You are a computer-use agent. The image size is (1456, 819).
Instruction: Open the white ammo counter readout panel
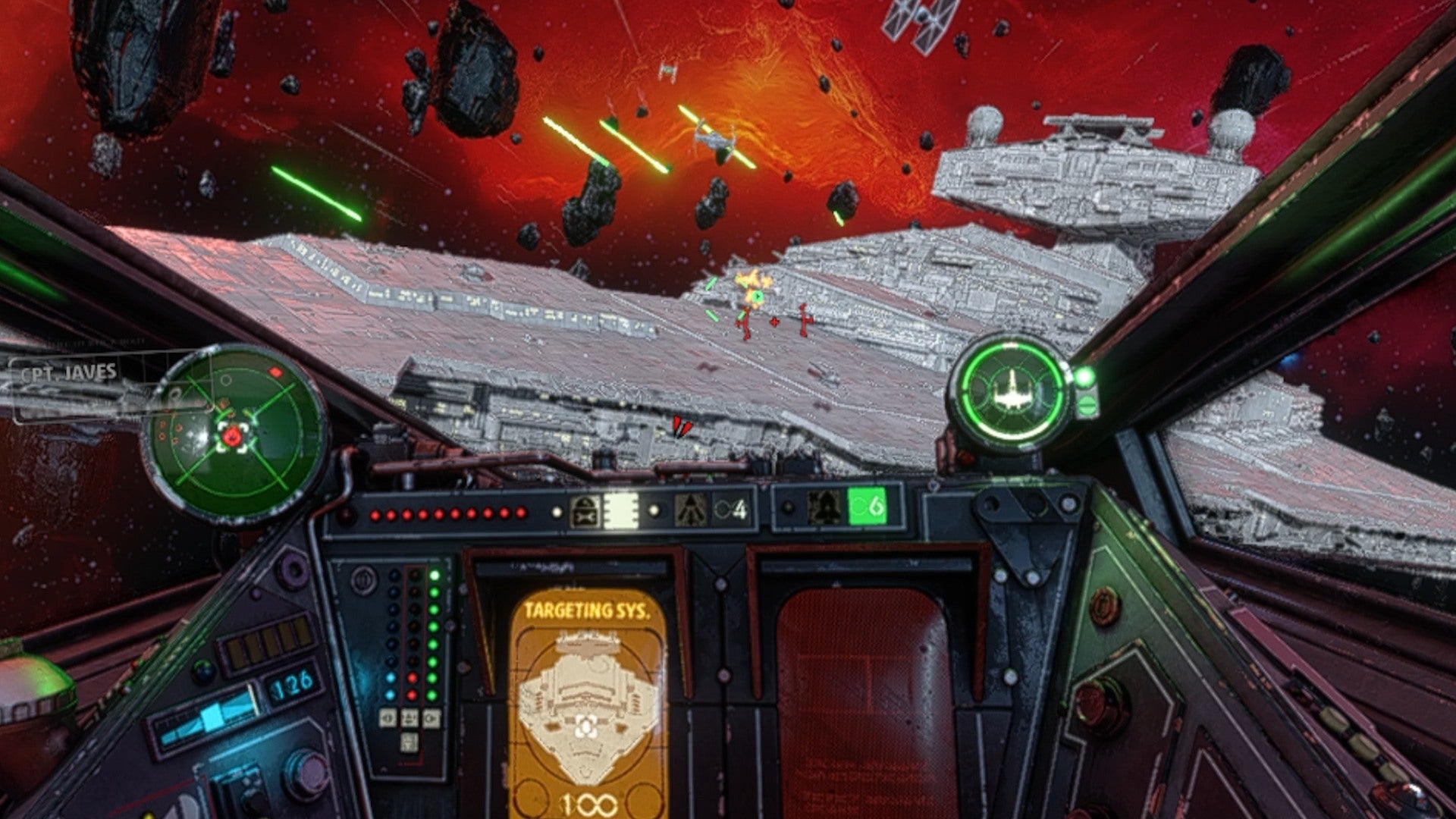(620, 509)
